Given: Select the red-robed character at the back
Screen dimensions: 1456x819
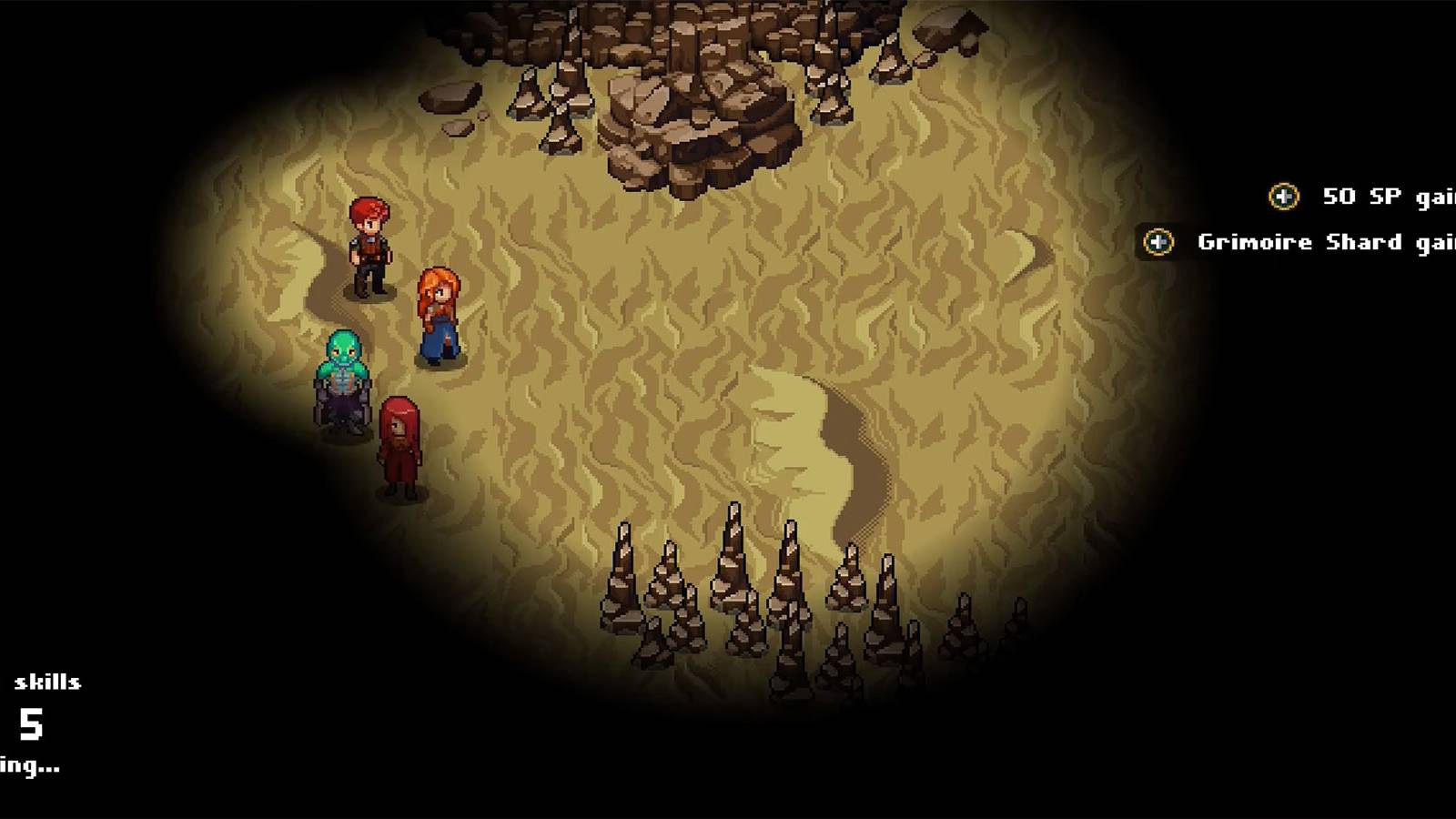Looking at the screenshot, I should pyautogui.click(x=398, y=441).
